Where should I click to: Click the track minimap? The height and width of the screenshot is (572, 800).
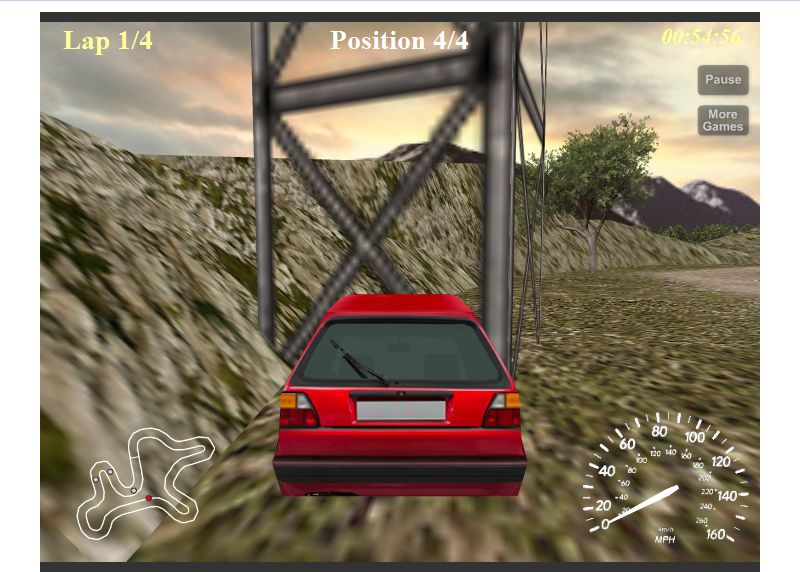coord(144,480)
